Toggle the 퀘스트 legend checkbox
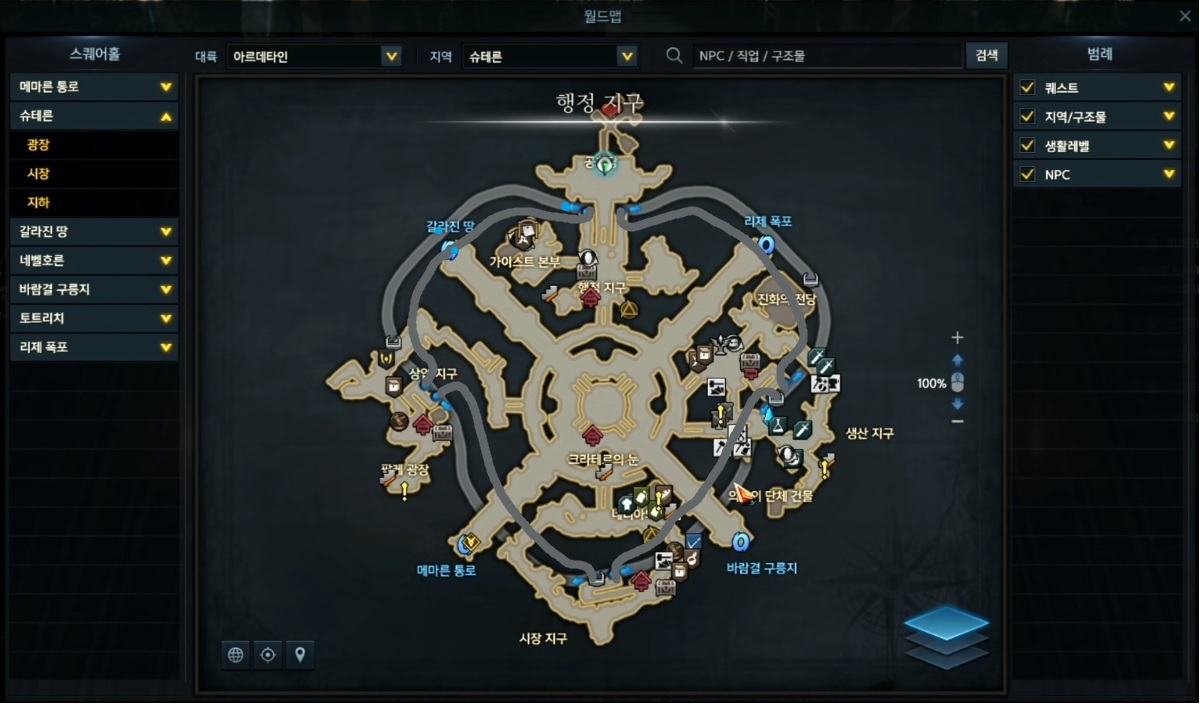Image resolution: width=1200 pixels, height=704 pixels. (x=1027, y=88)
